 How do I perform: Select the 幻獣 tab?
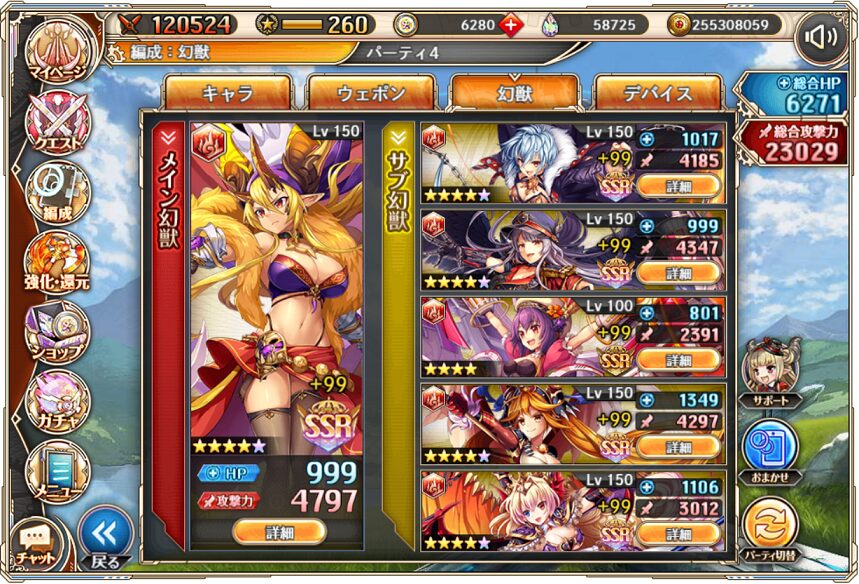point(514,94)
